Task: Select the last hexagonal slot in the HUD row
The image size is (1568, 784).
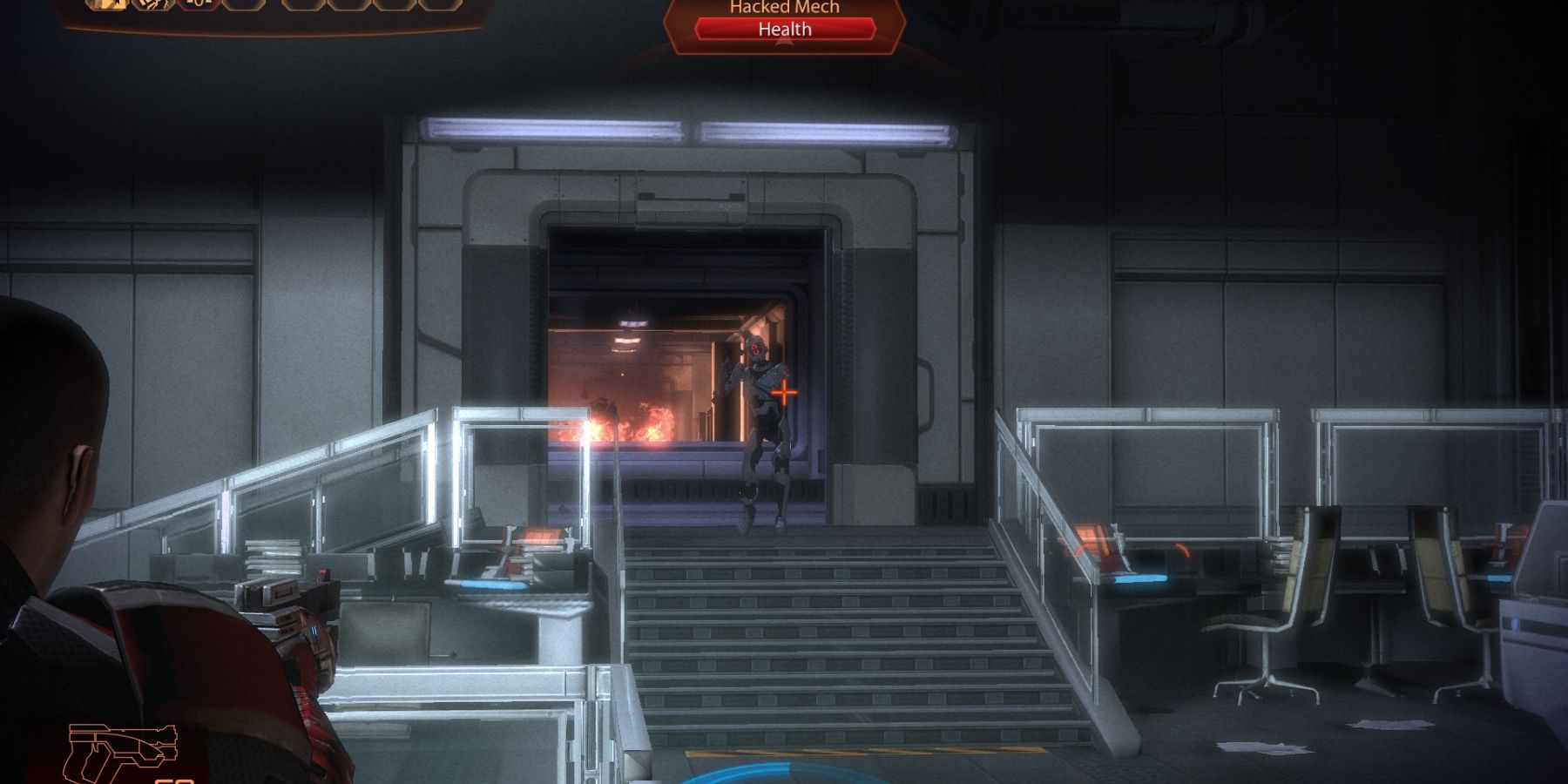Action: pos(440,7)
